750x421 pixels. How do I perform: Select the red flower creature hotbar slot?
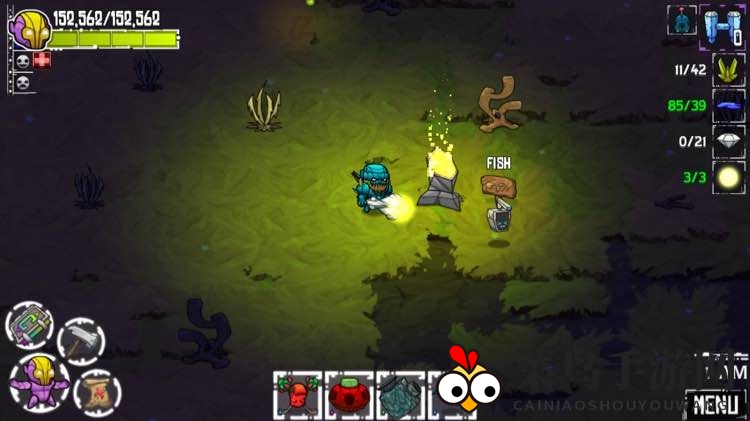297,395
